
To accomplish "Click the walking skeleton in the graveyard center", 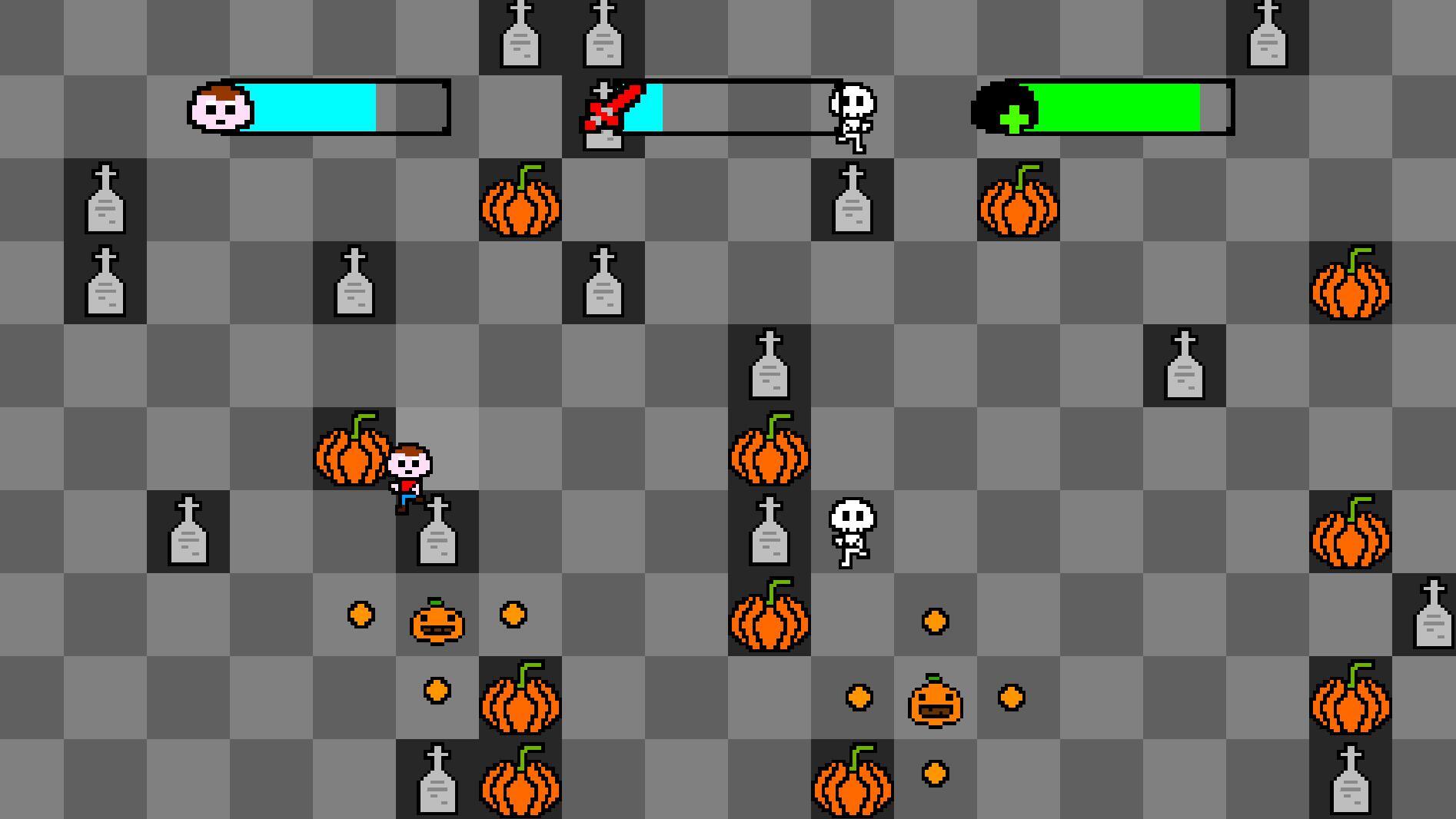I will [849, 534].
